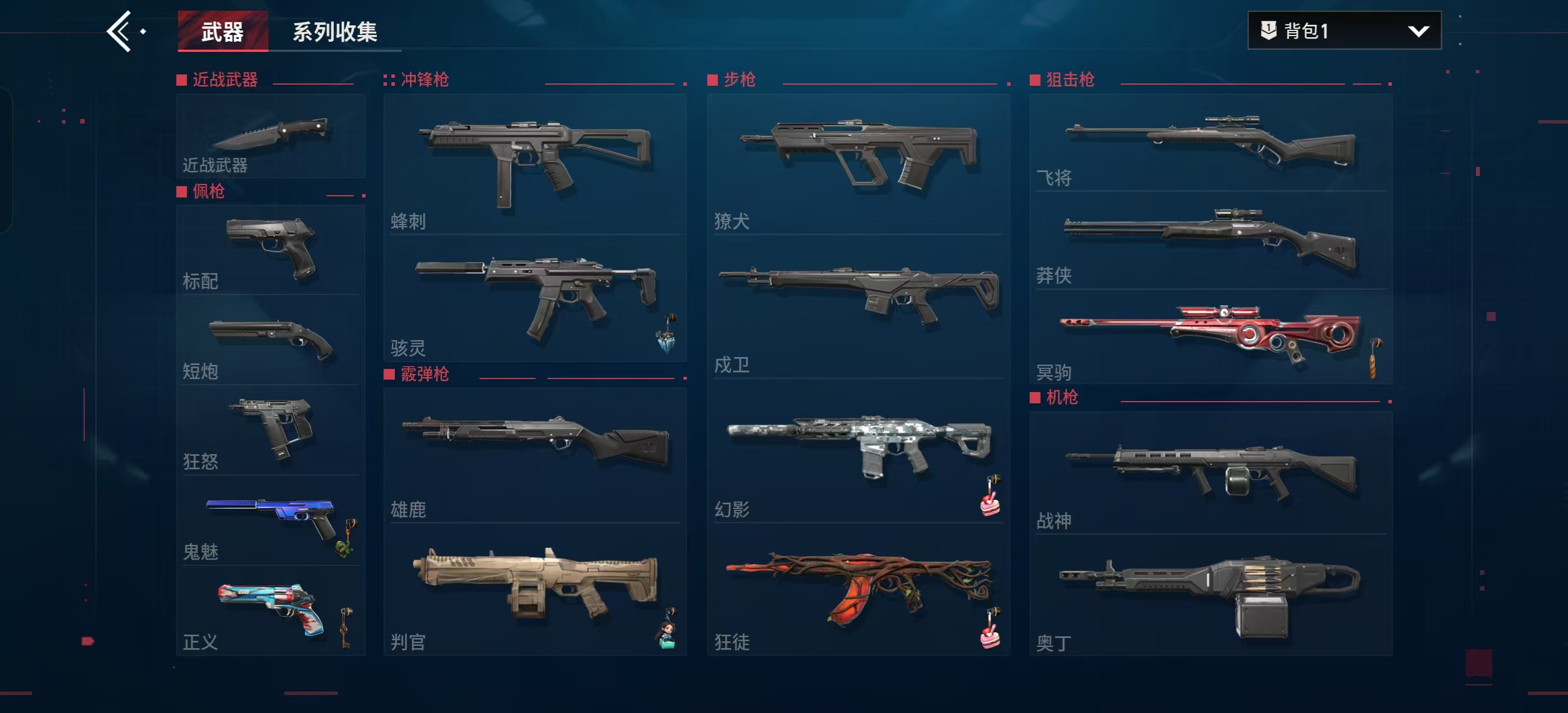
Task: Open the 狂怒 pistol slot
Action: click(271, 430)
